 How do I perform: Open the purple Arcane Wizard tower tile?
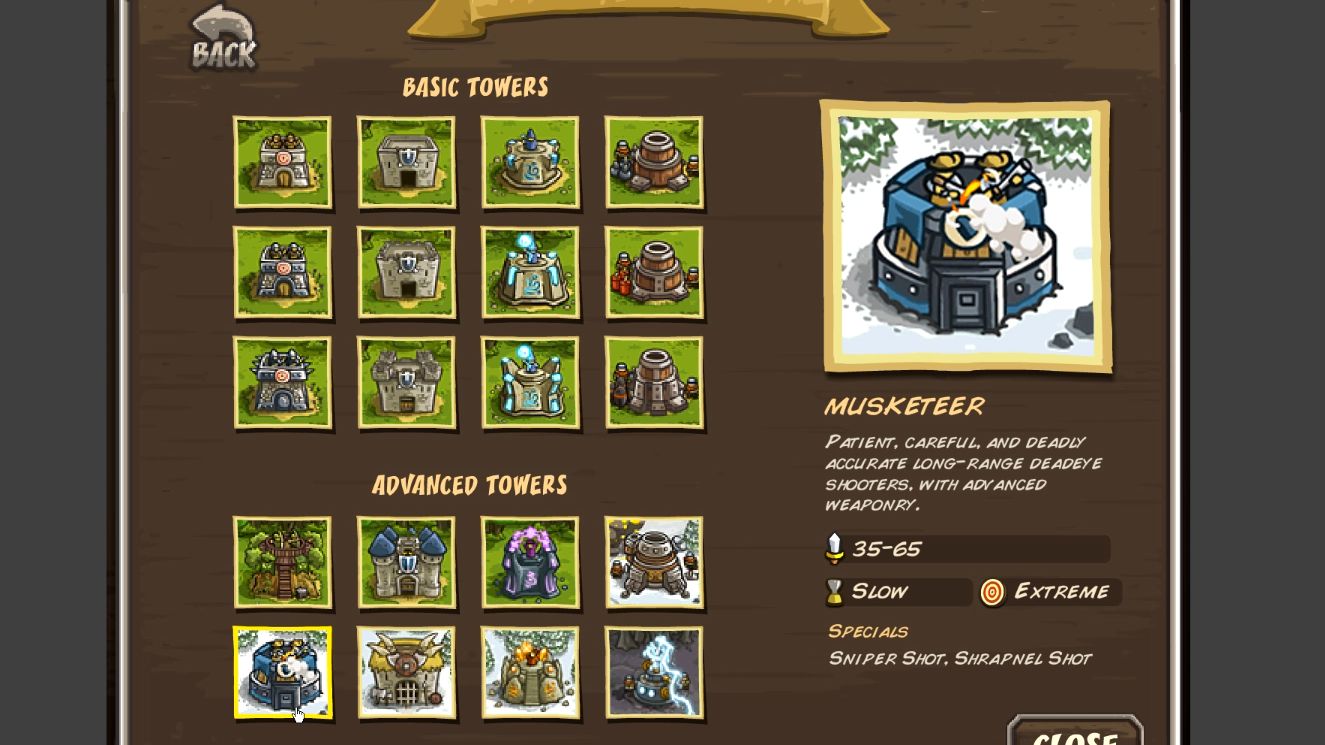pyautogui.click(x=530, y=562)
